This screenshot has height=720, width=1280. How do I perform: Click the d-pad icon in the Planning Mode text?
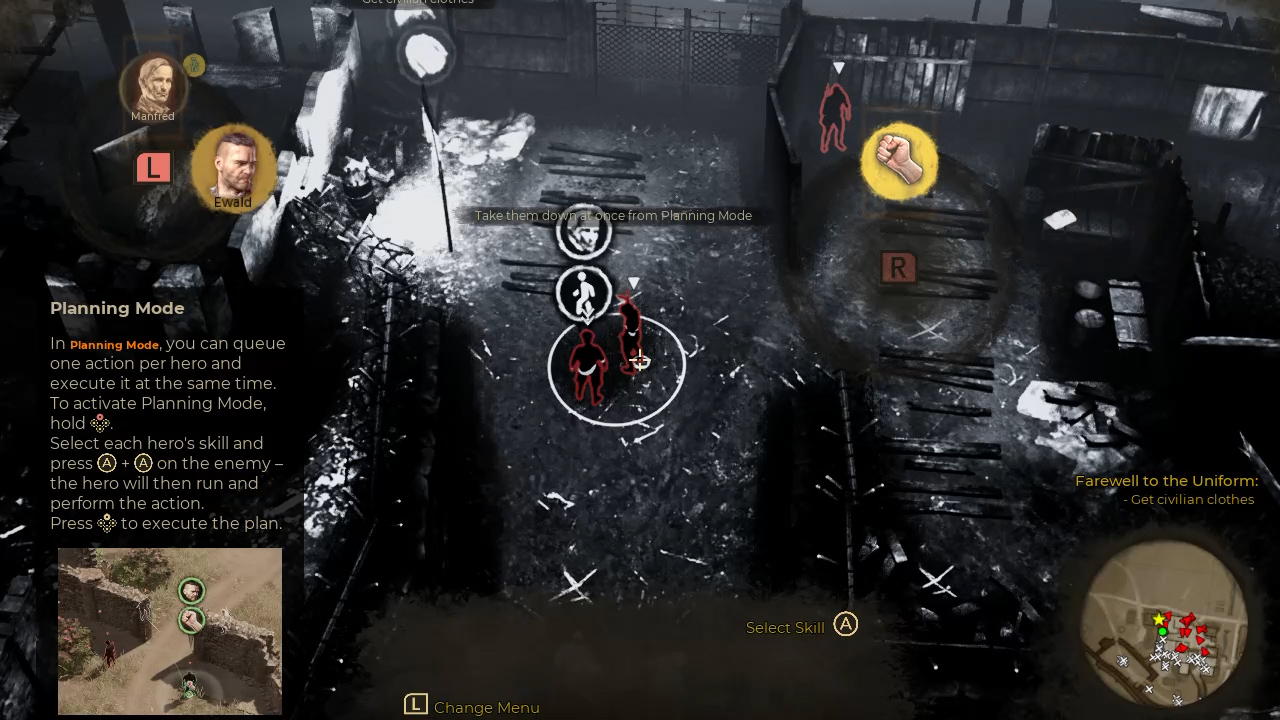pyautogui.click(x=99, y=423)
